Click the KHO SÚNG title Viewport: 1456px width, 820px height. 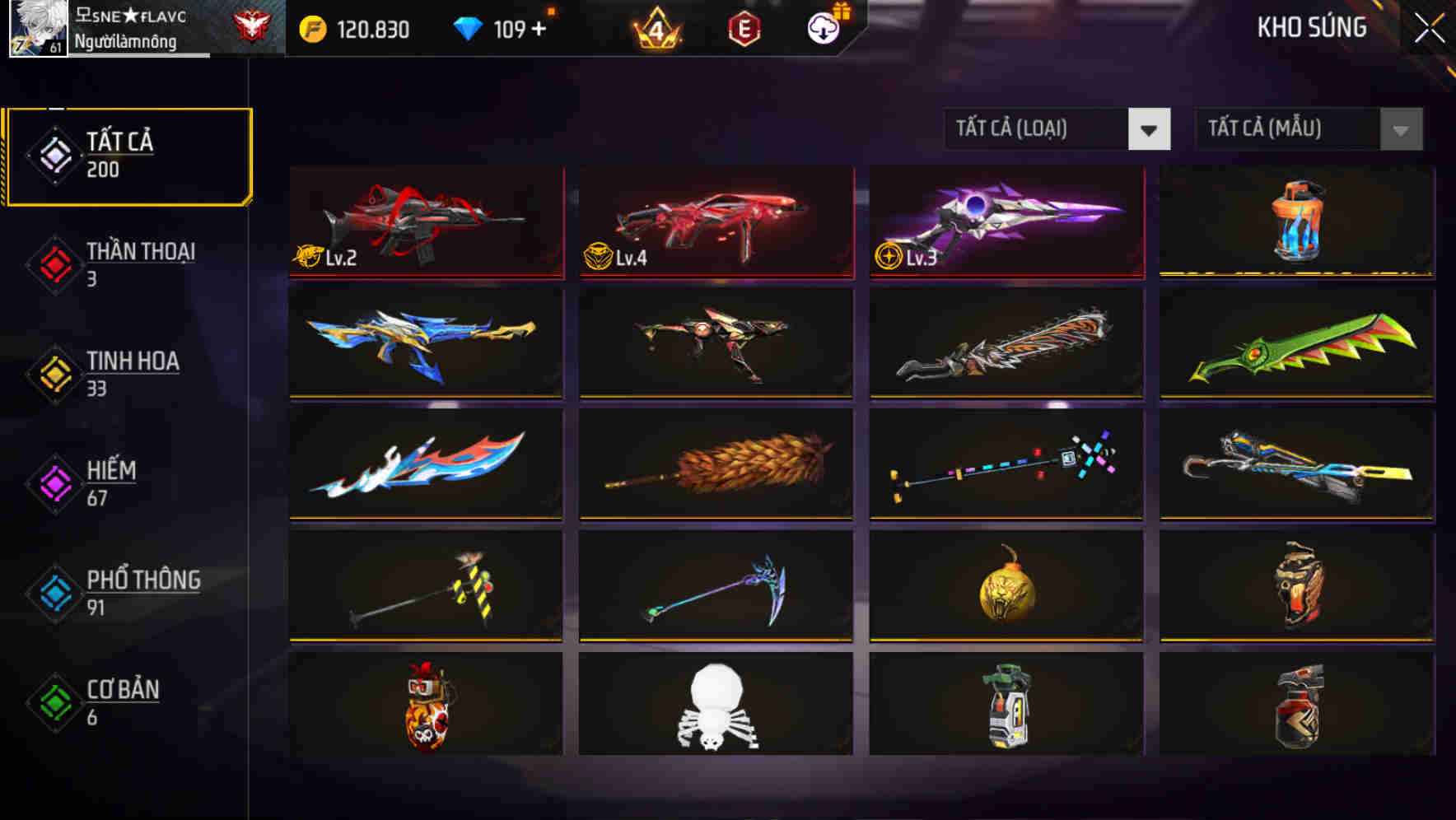(x=1312, y=27)
